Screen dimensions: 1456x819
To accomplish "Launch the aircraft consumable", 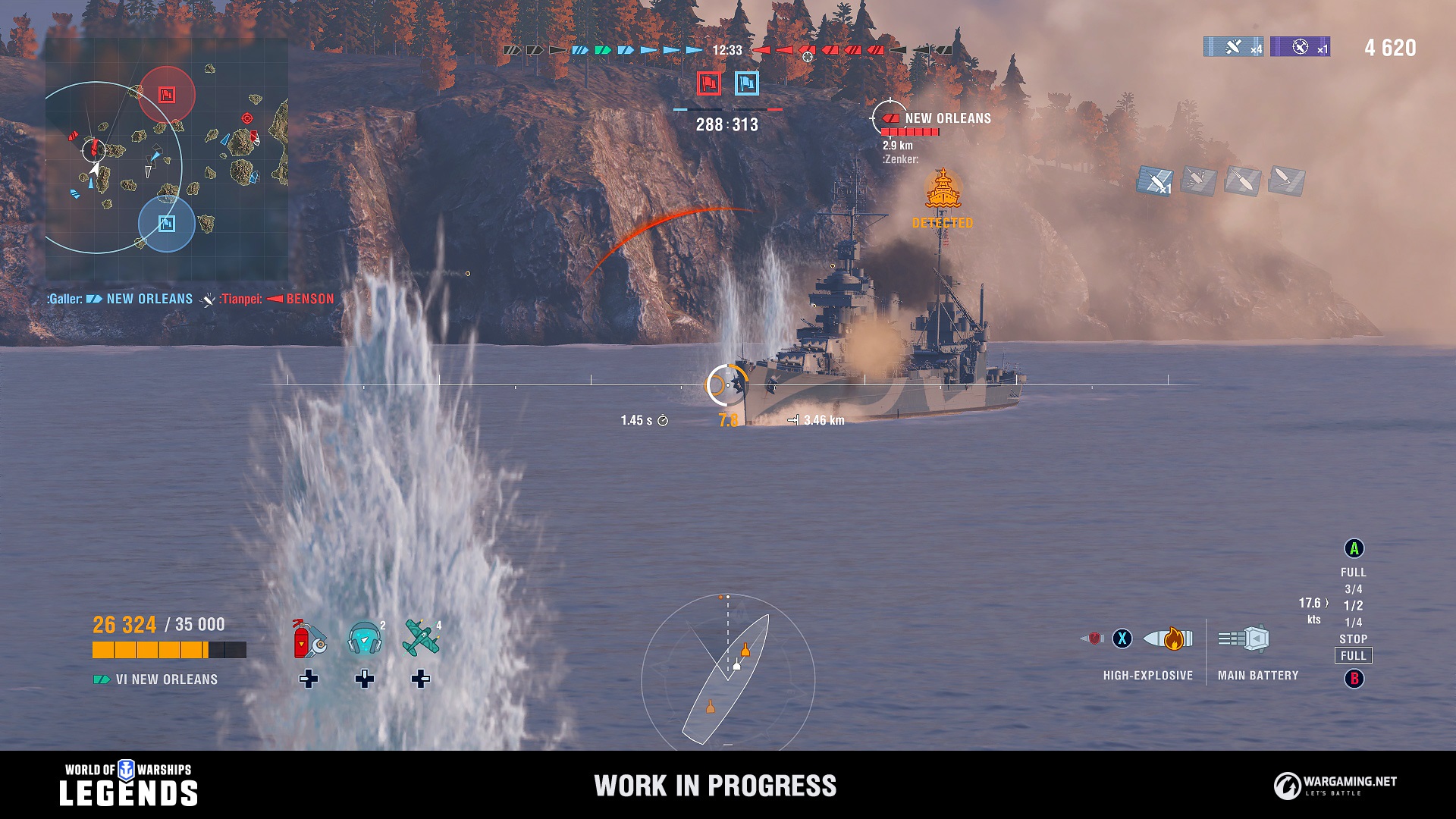I will pos(421,639).
